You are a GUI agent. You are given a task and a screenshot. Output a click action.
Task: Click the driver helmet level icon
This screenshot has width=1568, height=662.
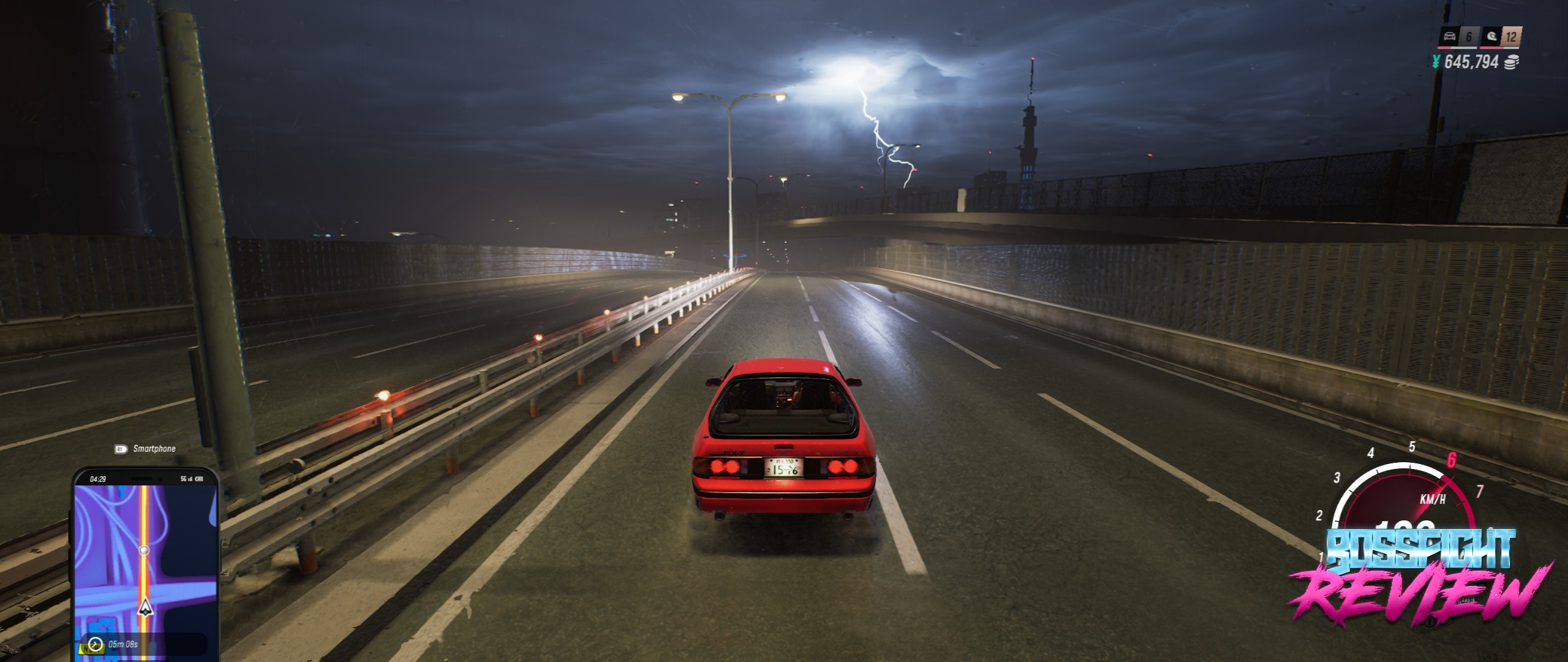click(x=1491, y=37)
